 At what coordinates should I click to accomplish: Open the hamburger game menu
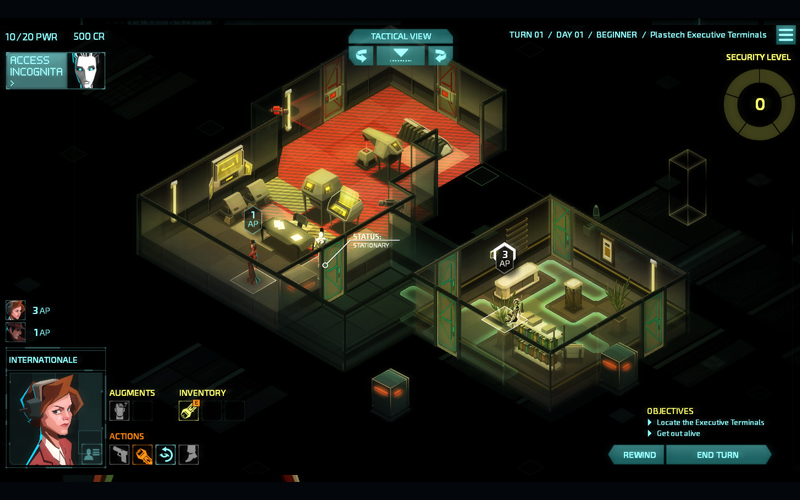[786, 35]
